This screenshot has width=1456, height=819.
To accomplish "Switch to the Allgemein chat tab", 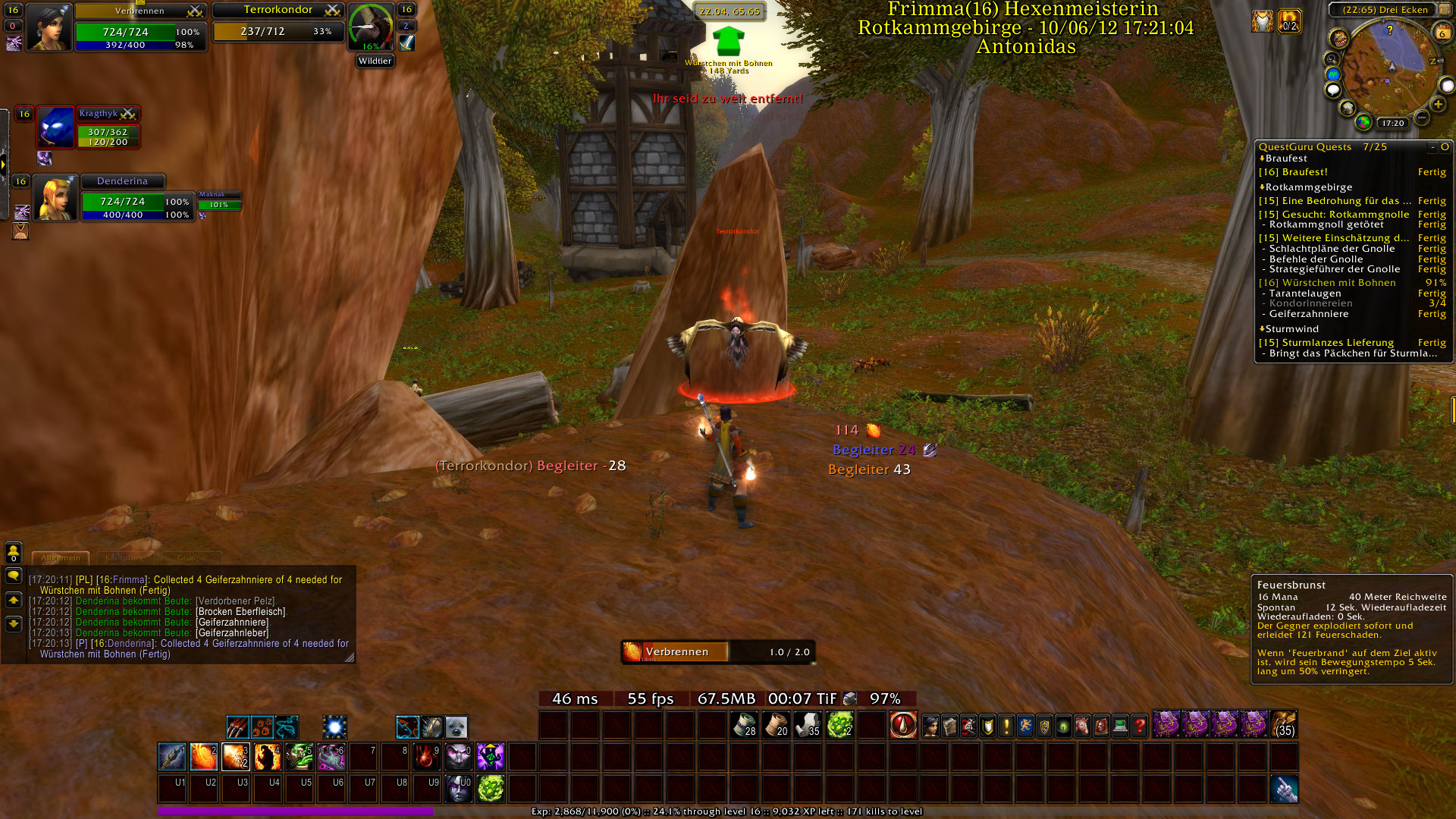I will 61,557.
